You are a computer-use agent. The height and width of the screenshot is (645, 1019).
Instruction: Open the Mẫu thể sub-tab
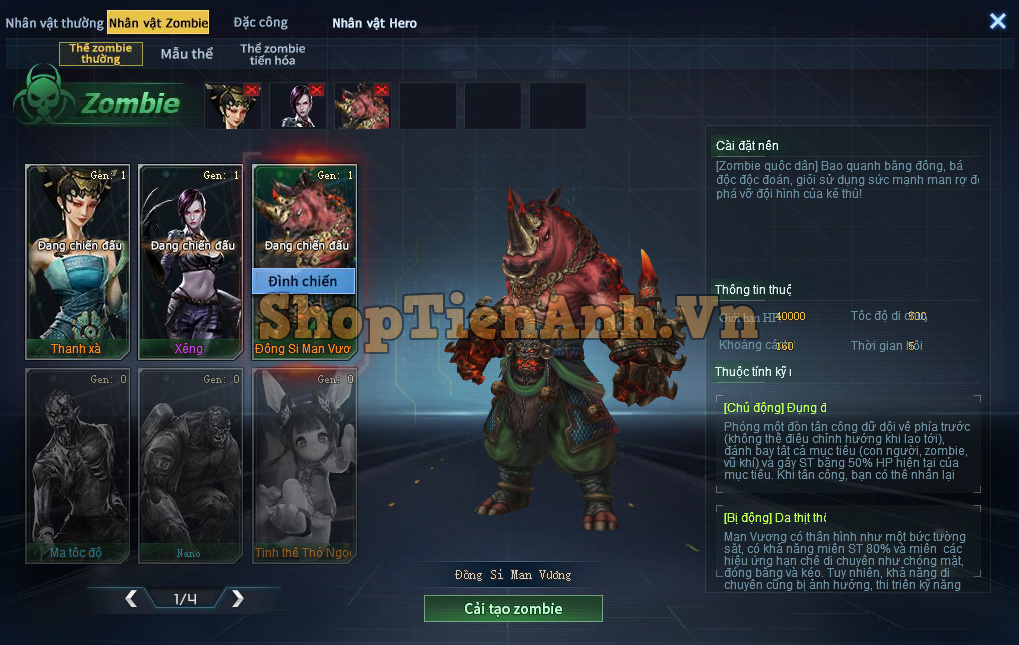[187, 54]
